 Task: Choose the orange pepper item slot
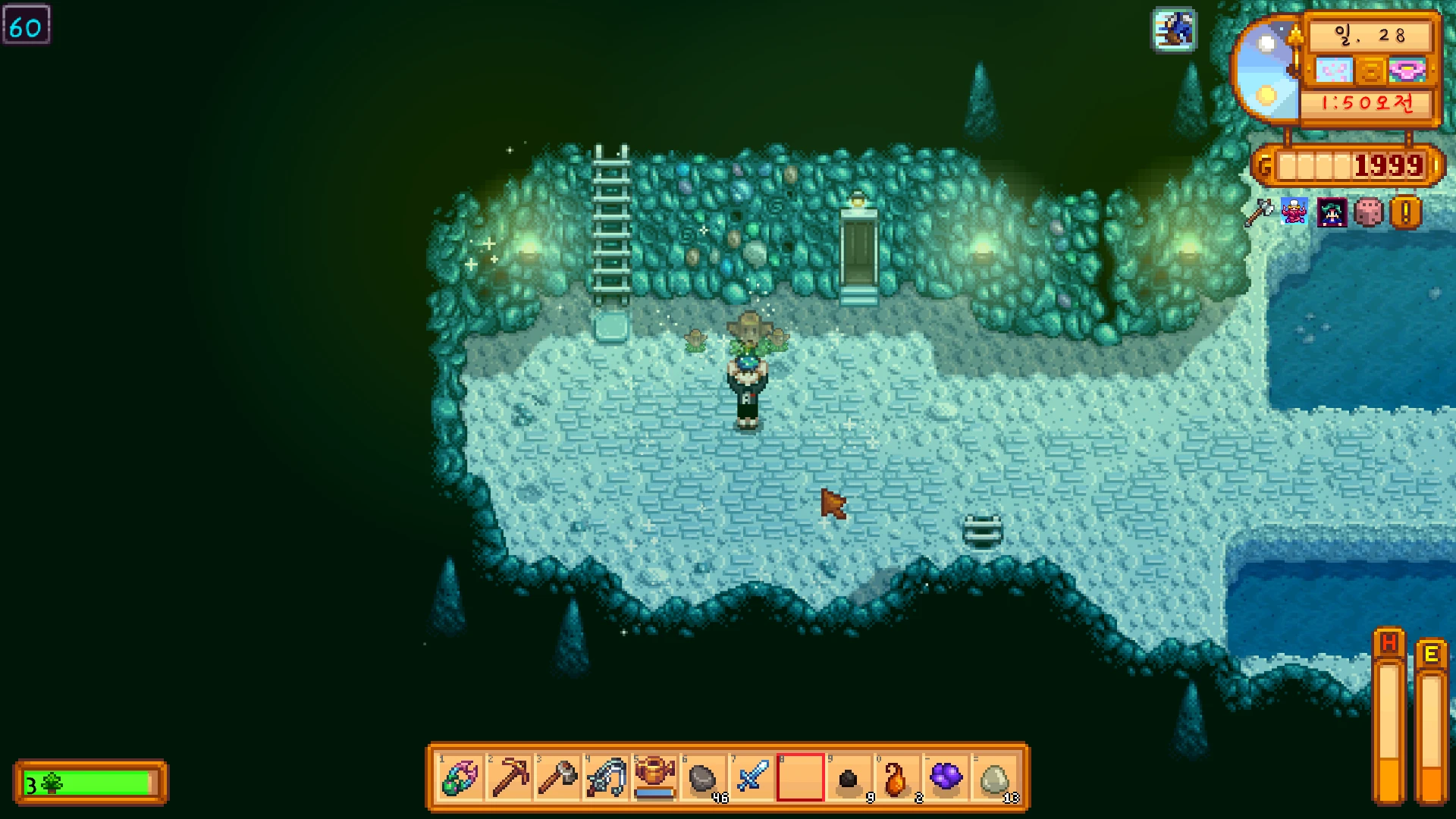[x=897, y=777]
